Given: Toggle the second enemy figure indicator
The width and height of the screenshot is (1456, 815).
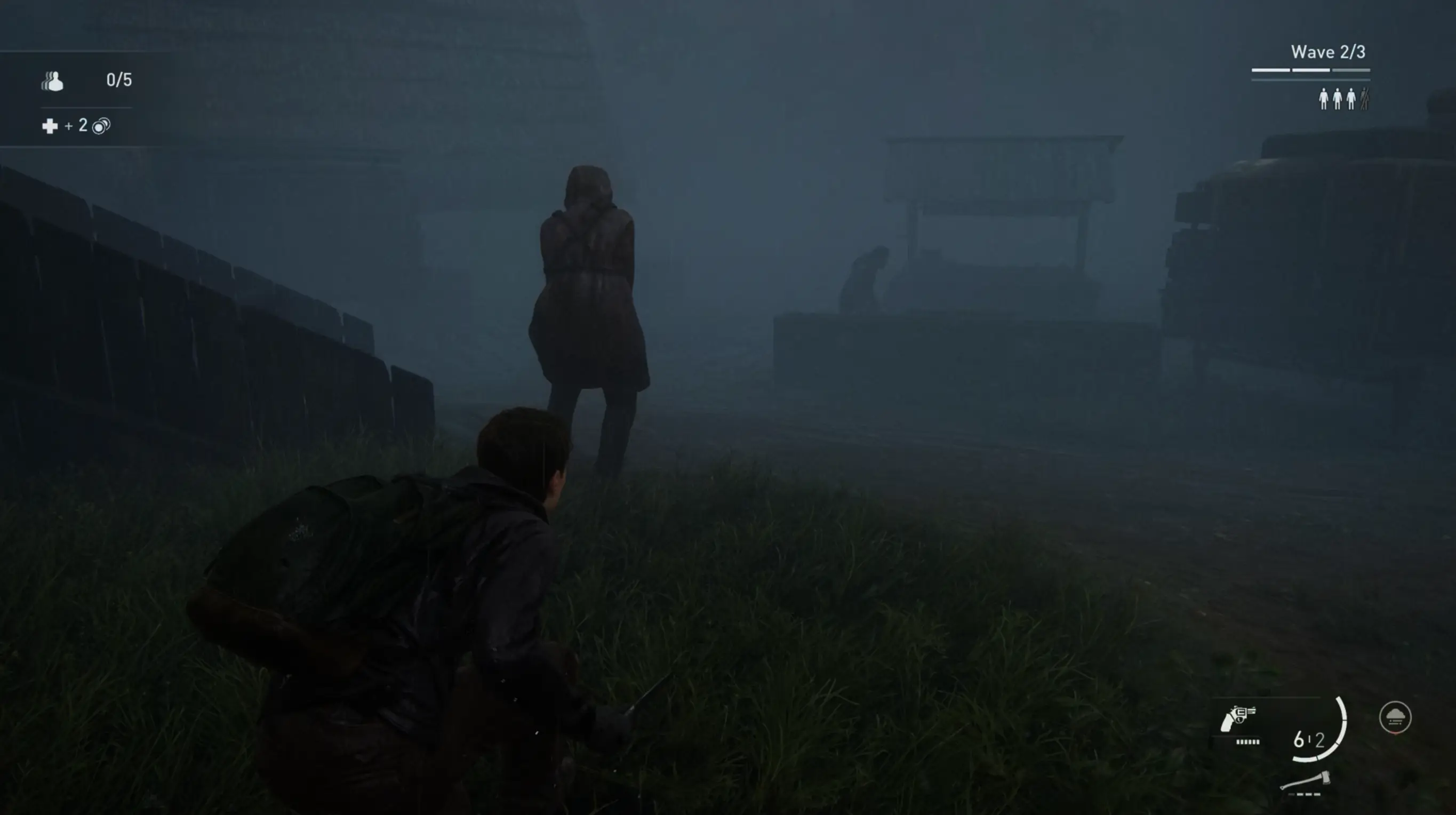Looking at the screenshot, I should (x=1338, y=98).
